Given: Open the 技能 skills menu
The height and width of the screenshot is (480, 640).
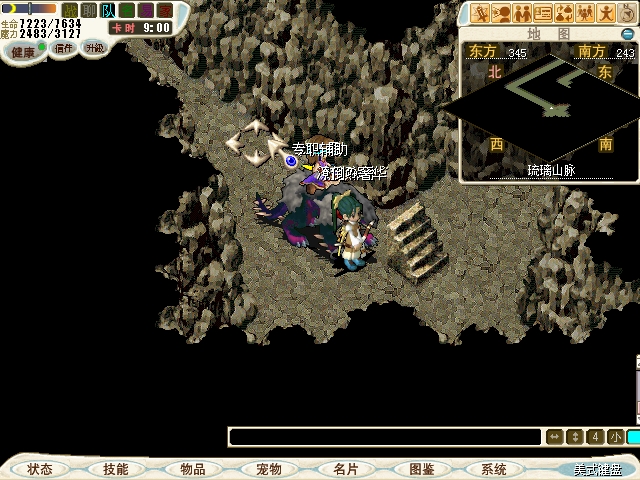Looking at the screenshot, I should [x=115, y=469].
